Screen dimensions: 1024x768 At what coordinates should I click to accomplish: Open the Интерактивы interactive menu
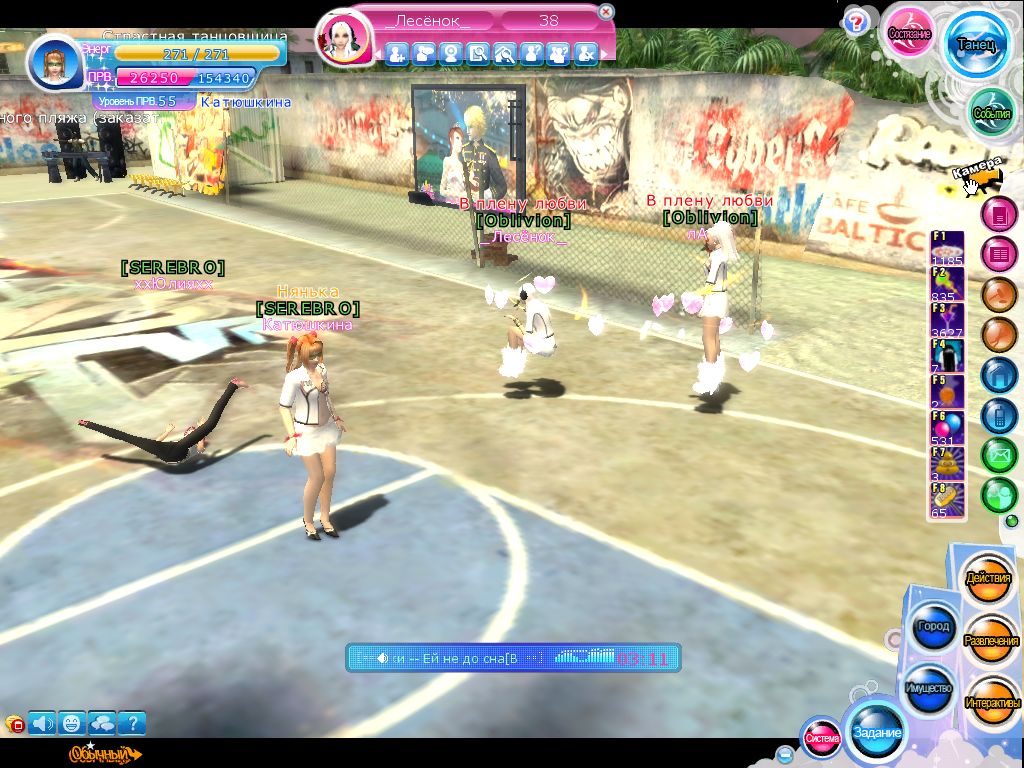click(992, 702)
